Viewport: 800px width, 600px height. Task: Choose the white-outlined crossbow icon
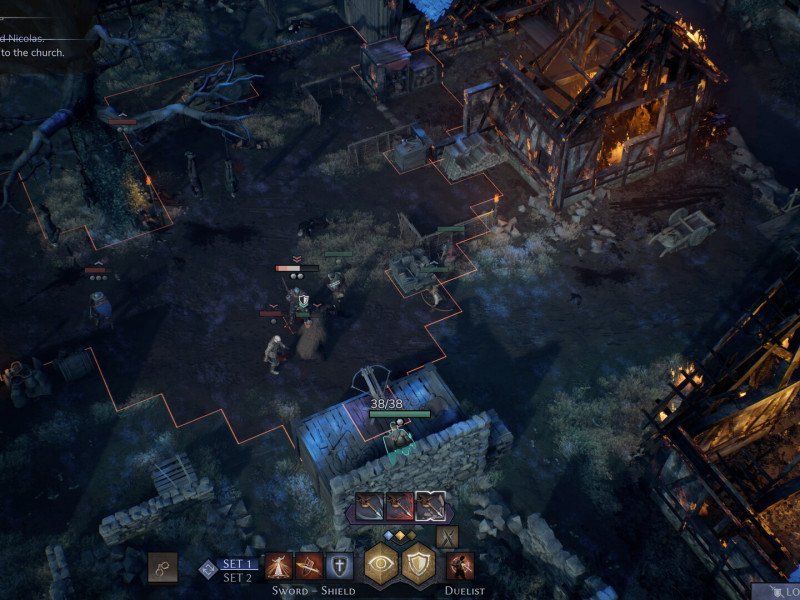pos(431,506)
